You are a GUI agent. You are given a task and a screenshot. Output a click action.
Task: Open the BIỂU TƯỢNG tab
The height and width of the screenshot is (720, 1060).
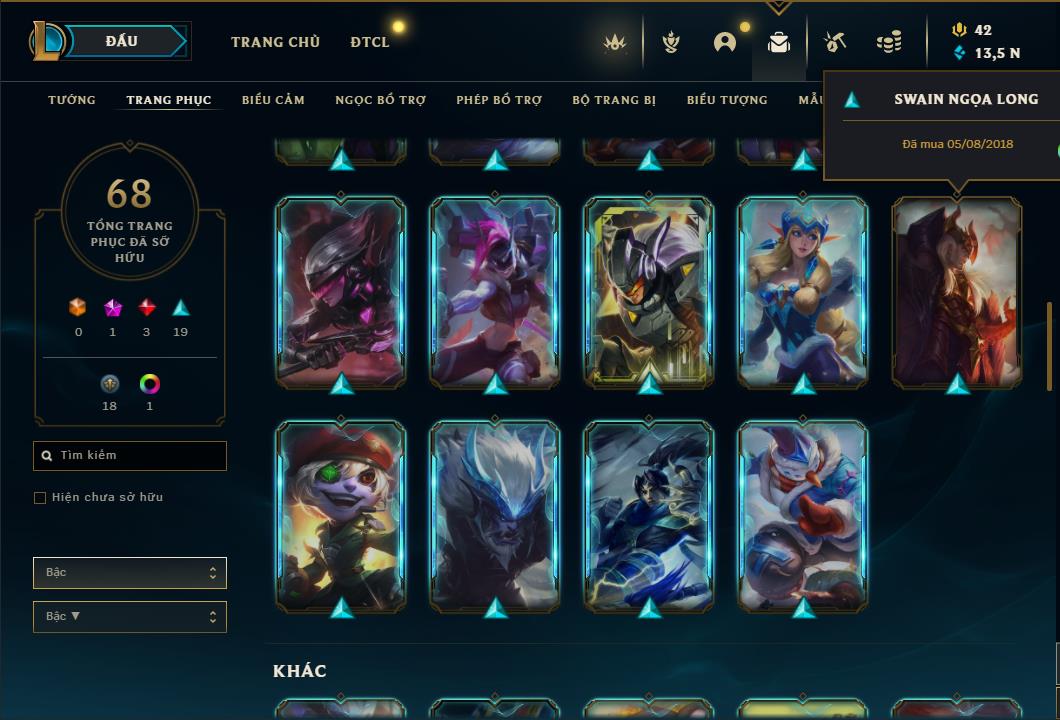(x=727, y=100)
